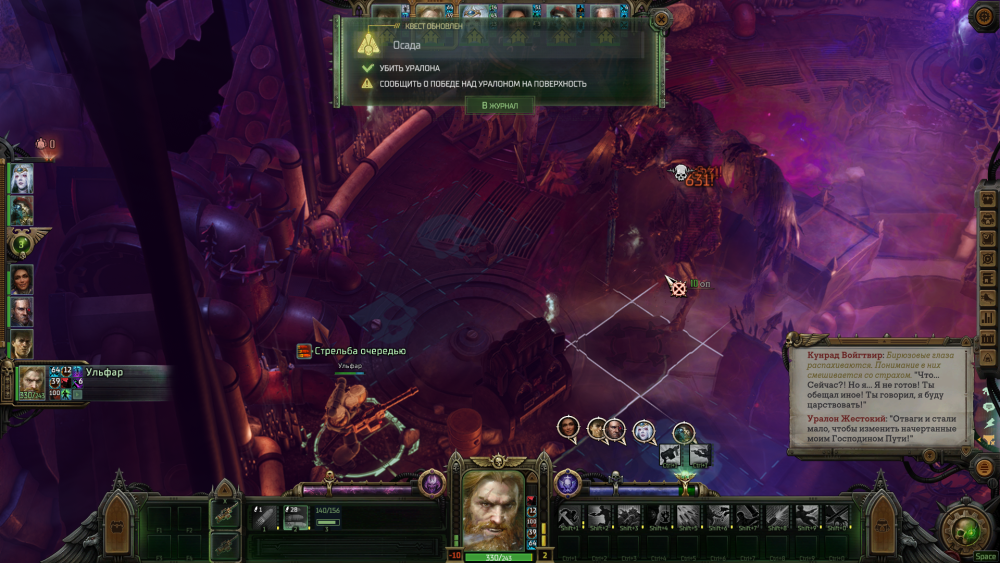This screenshot has width=1000, height=563.
Task: Activate the Shift+5 ability slot
Action: click(688, 516)
